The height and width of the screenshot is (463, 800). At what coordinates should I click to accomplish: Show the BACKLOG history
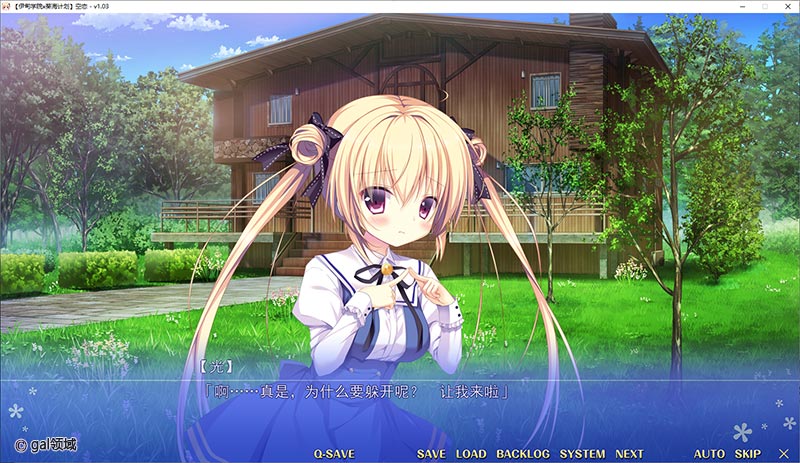(523, 454)
